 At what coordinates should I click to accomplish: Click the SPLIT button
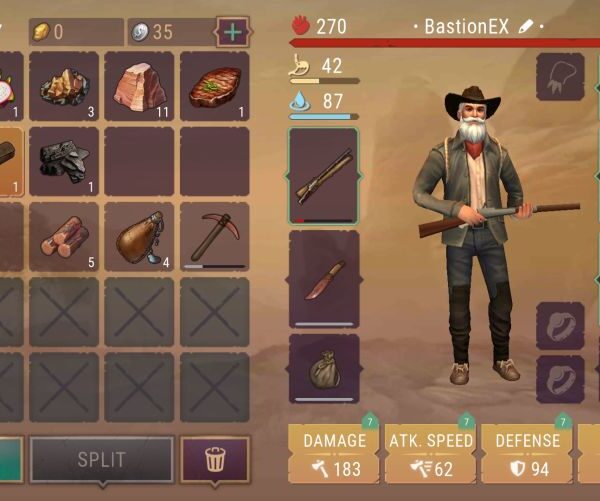coord(101,460)
